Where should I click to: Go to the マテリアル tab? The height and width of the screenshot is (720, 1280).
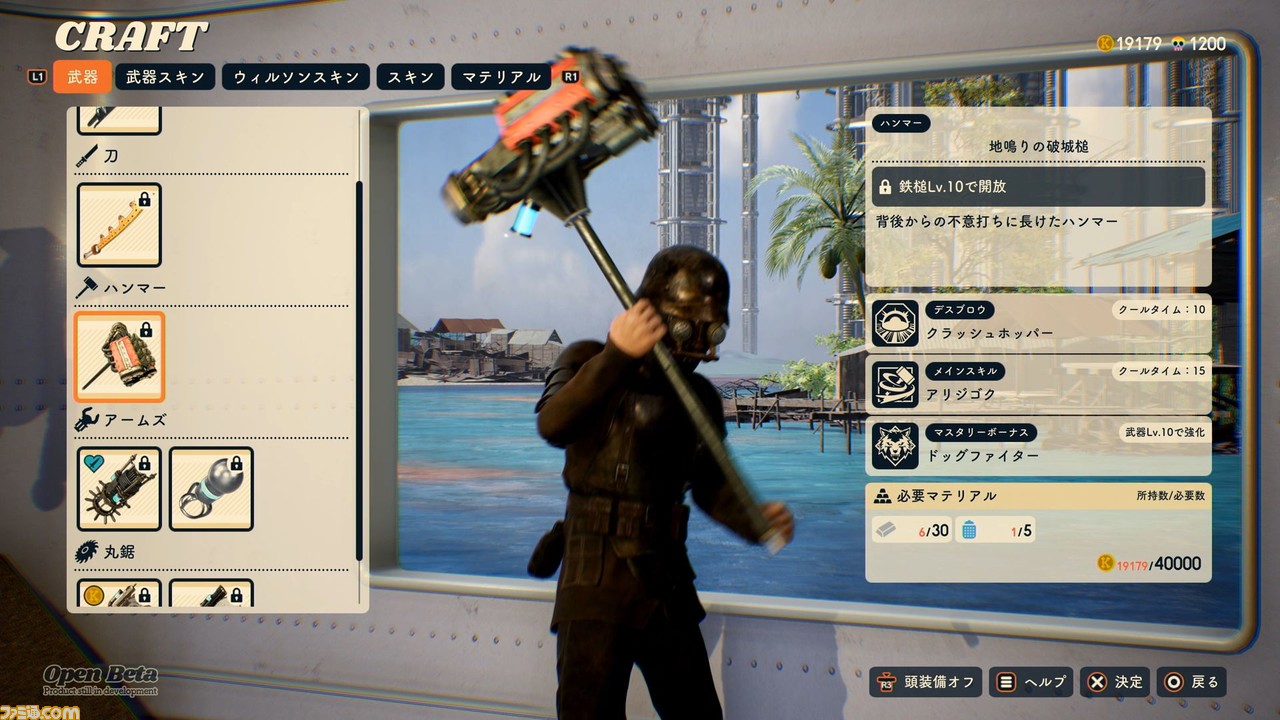click(x=501, y=77)
